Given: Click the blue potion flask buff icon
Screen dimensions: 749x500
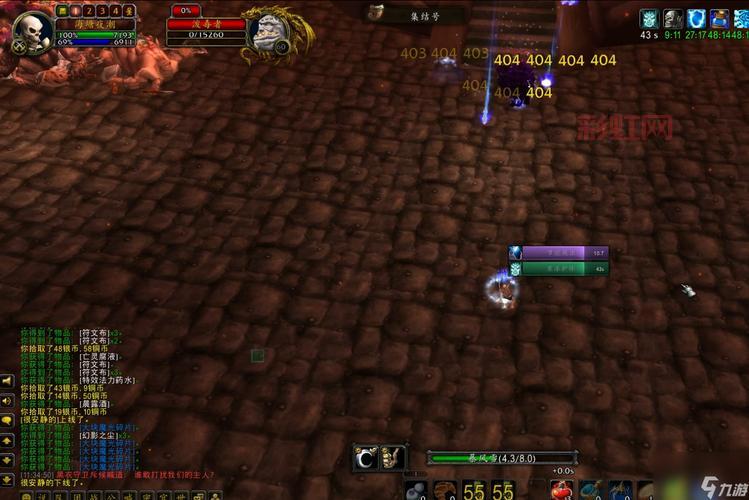Looking at the screenshot, I should 719,18.
